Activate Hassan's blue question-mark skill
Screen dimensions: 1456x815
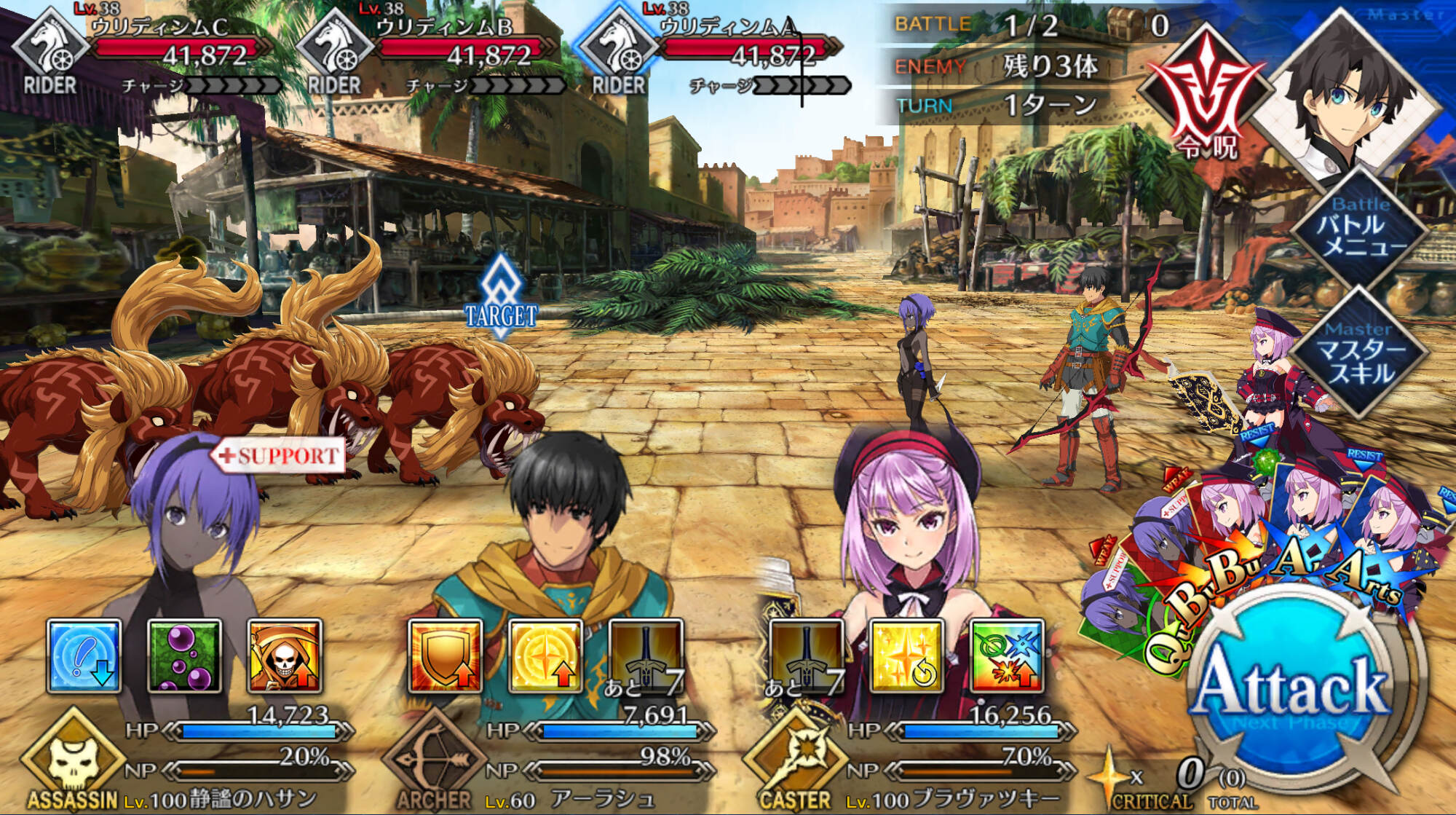point(84,655)
